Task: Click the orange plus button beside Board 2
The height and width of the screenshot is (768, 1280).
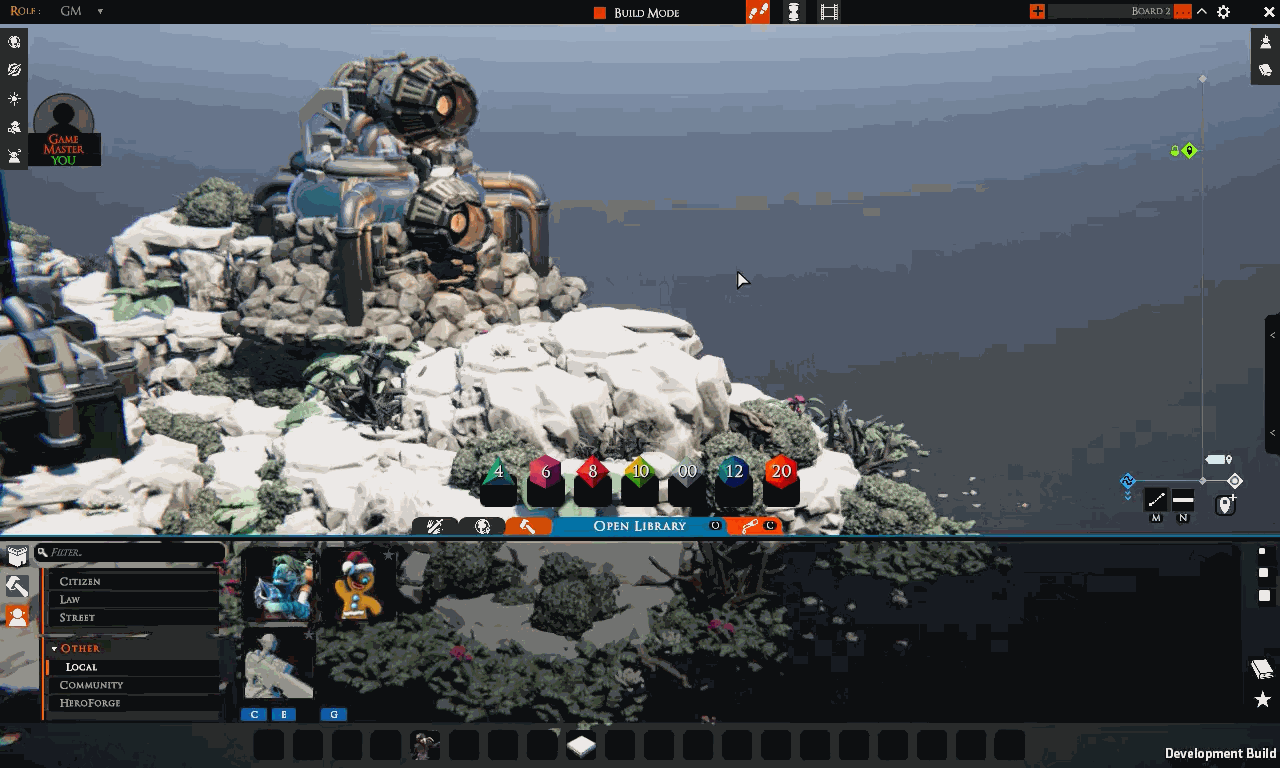Action: (1037, 11)
